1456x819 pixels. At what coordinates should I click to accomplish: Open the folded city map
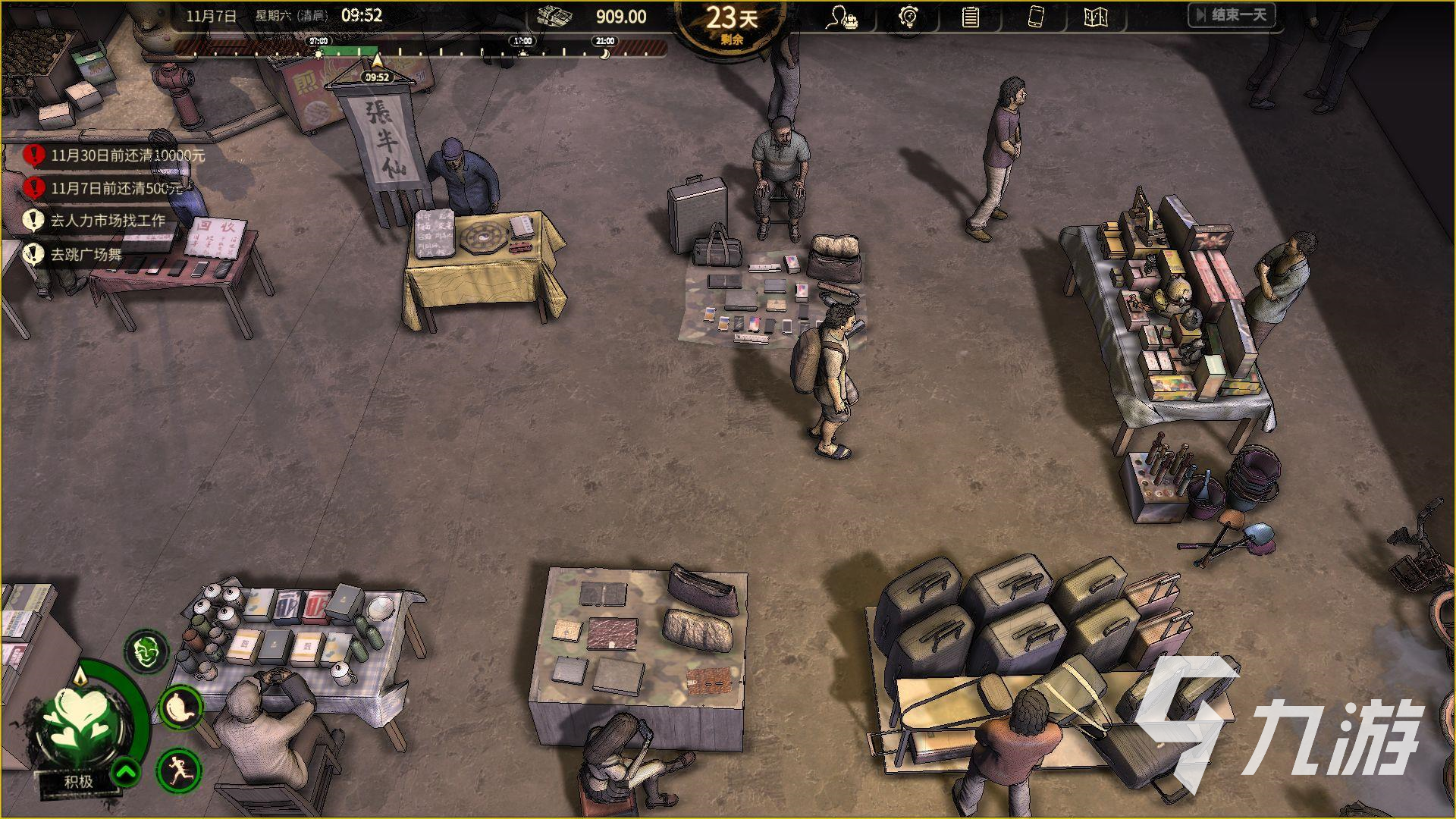pos(1096,17)
